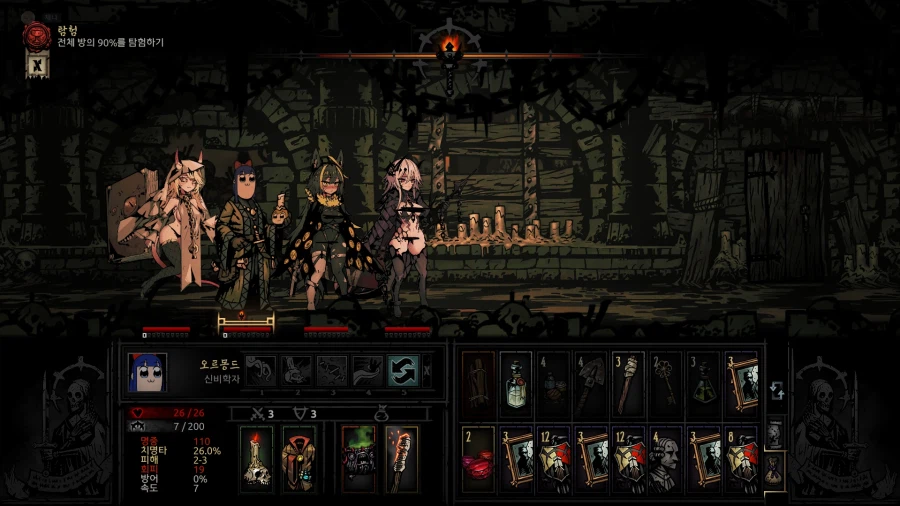Image resolution: width=900 pixels, height=506 pixels.
Task: Choose the green-smoke cauldron trinket
Action: pos(358,459)
